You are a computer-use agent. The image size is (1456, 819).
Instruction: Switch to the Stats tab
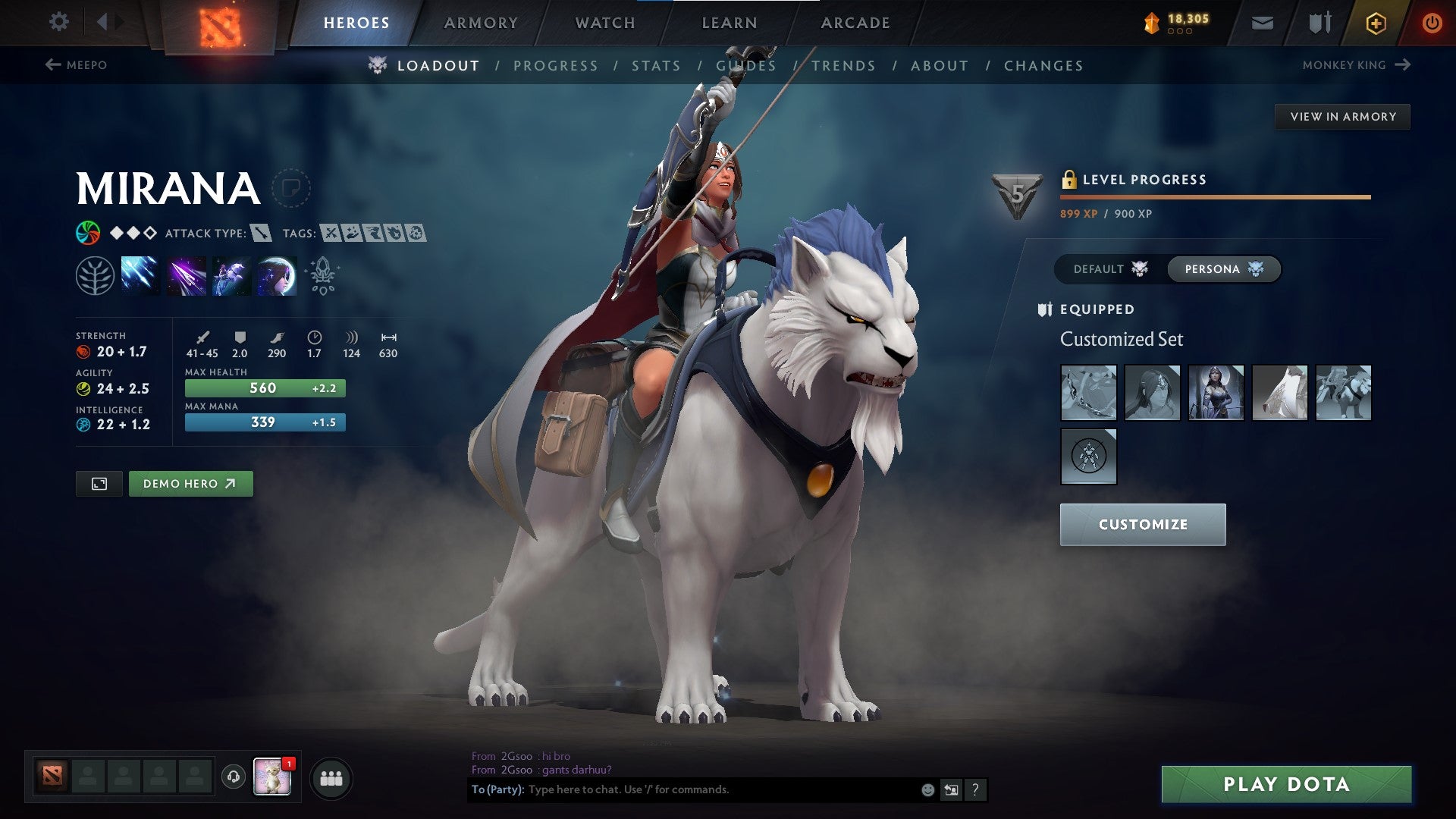coord(657,65)
